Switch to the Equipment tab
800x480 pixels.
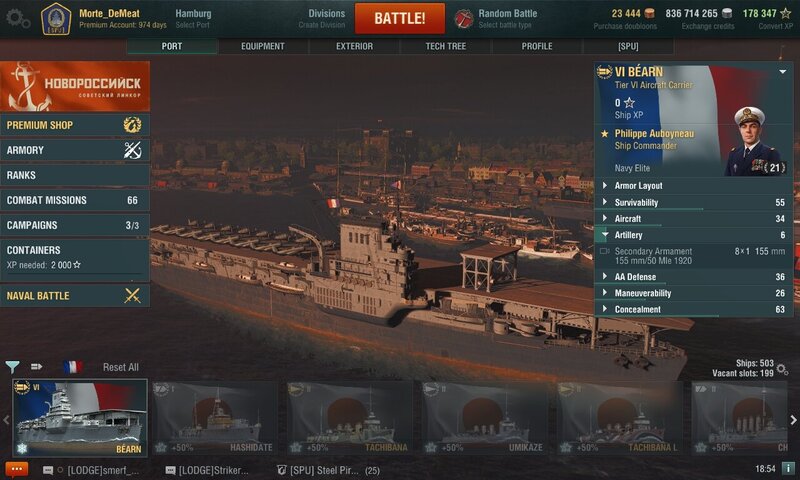tap(263, 46)
